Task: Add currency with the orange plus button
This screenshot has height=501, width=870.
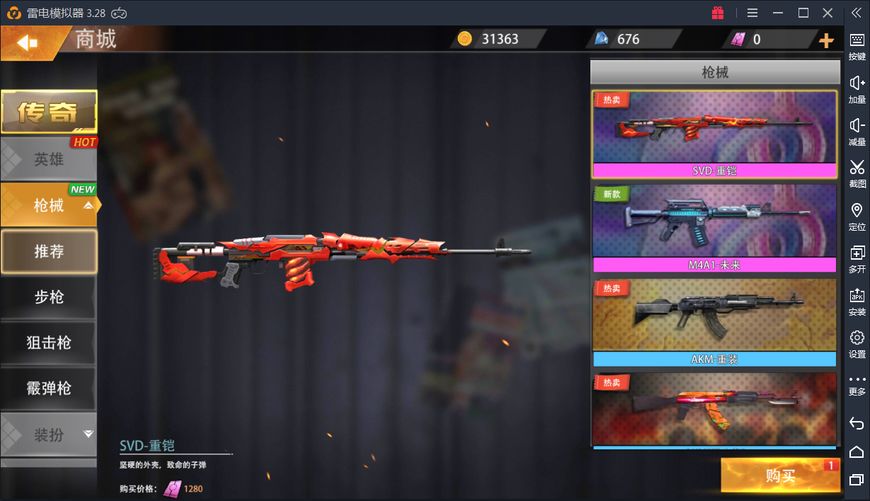Action: click(x=826, y=40)
